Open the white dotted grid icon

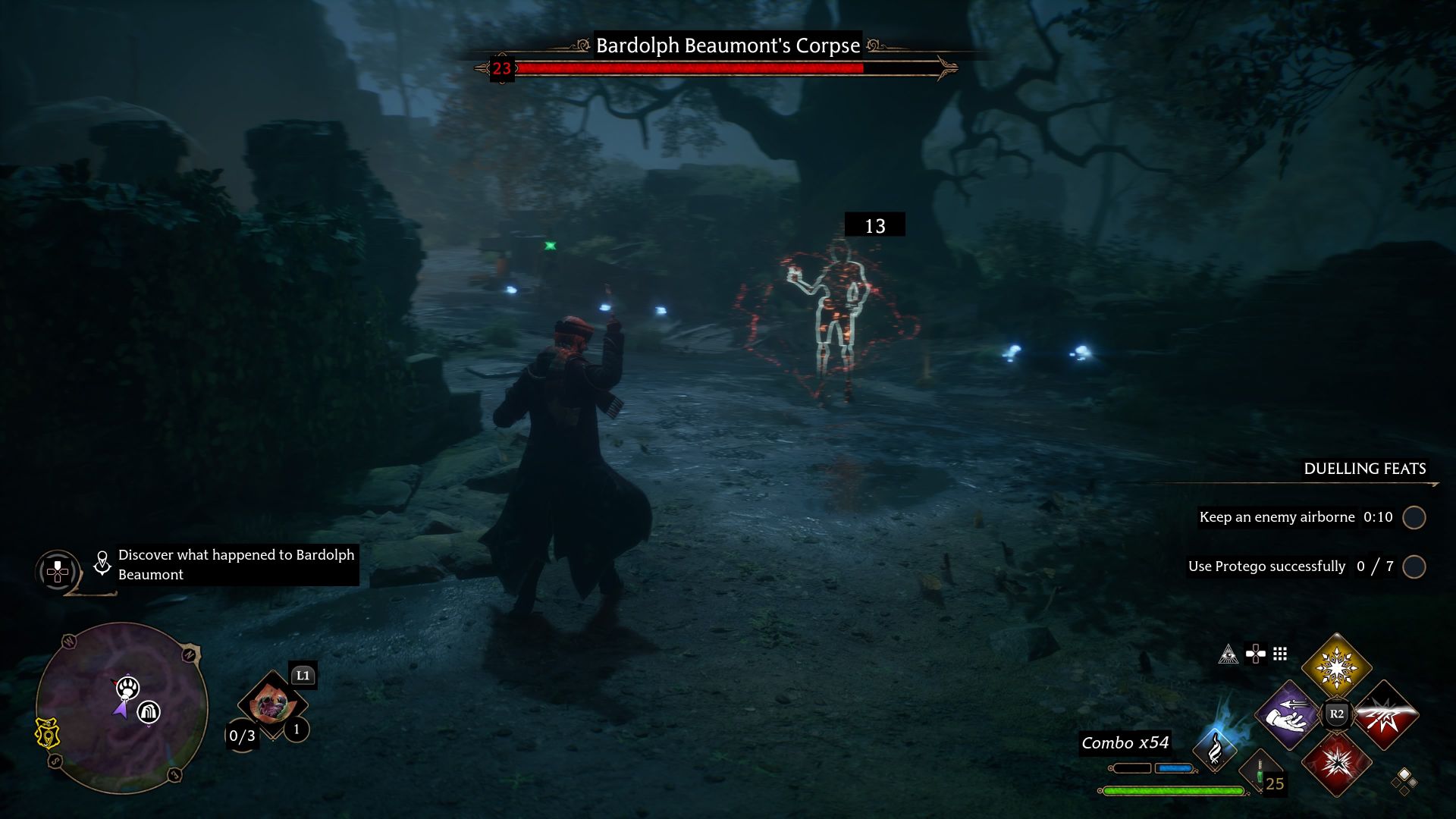[x=1280, y=654]
